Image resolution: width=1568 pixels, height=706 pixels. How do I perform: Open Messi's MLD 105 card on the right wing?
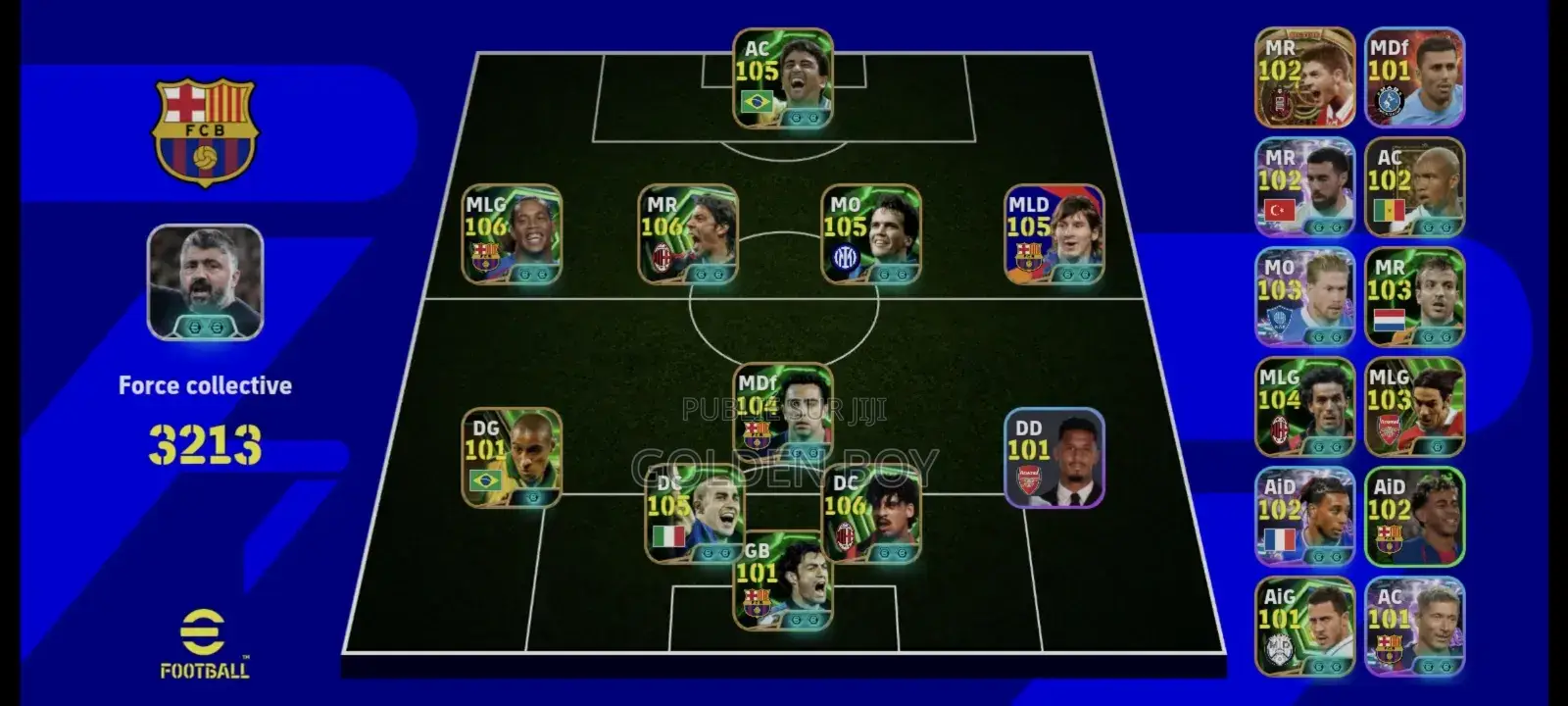(x=1053, y=235)
